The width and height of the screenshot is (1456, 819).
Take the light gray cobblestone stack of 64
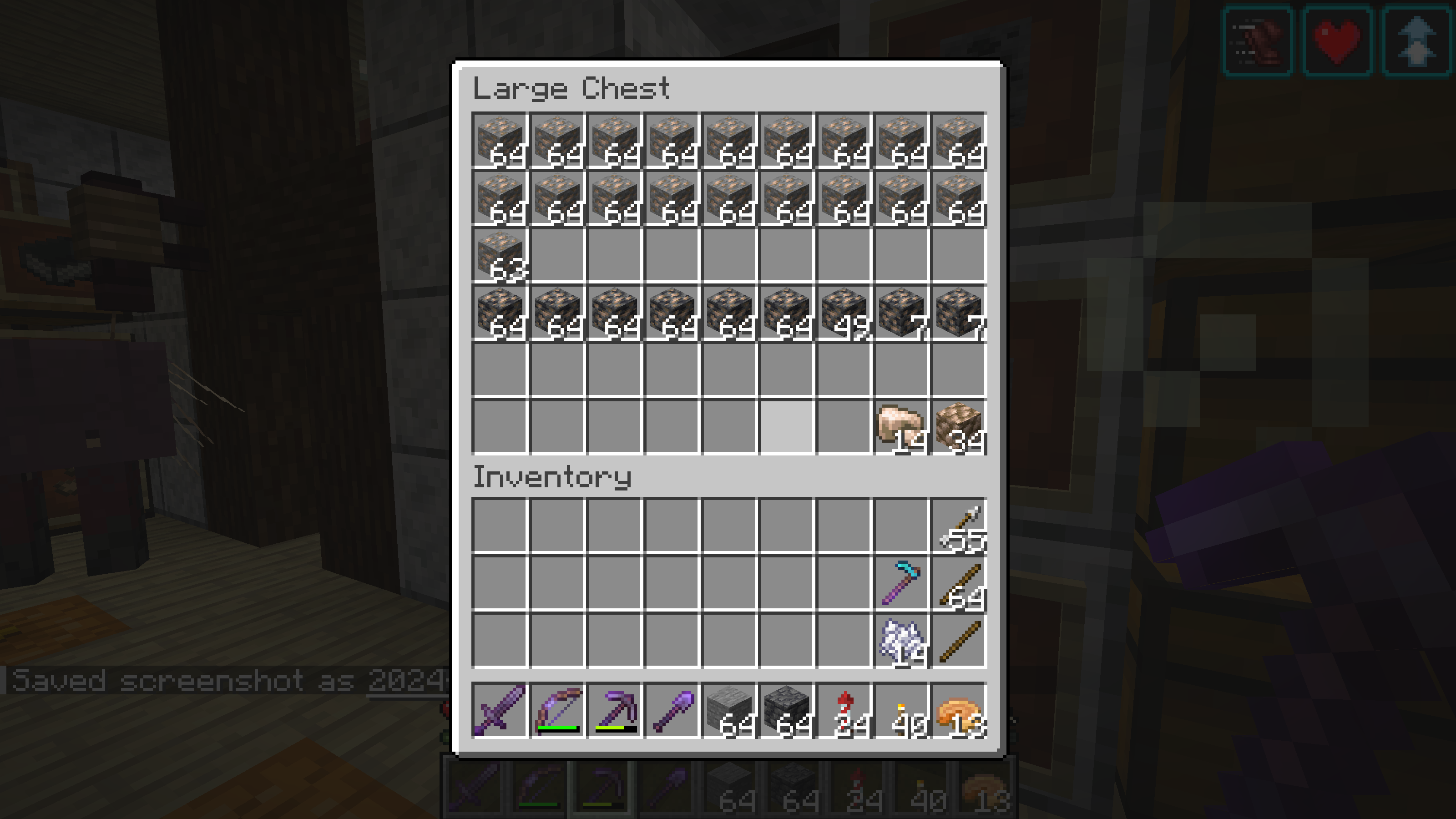tap(729, 710)
